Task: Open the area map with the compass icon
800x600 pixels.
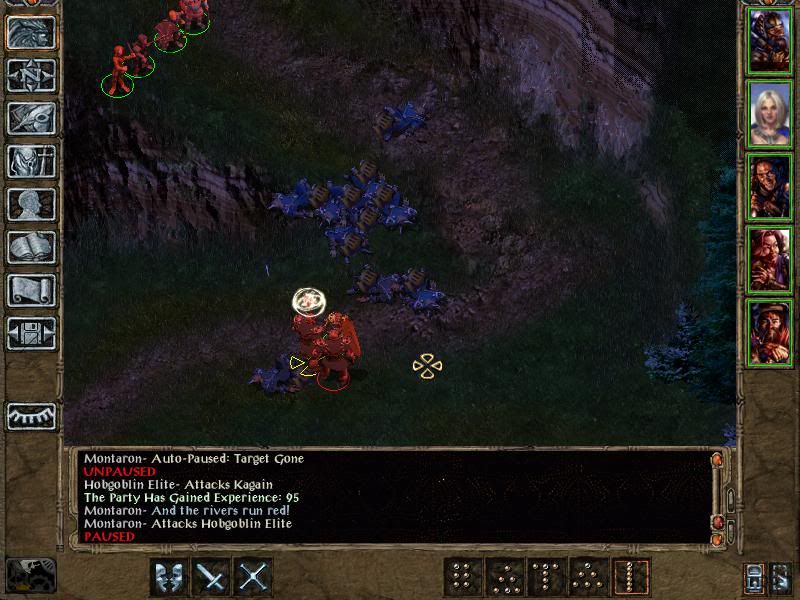Action: pyautogui.click(x=31, y=74)
